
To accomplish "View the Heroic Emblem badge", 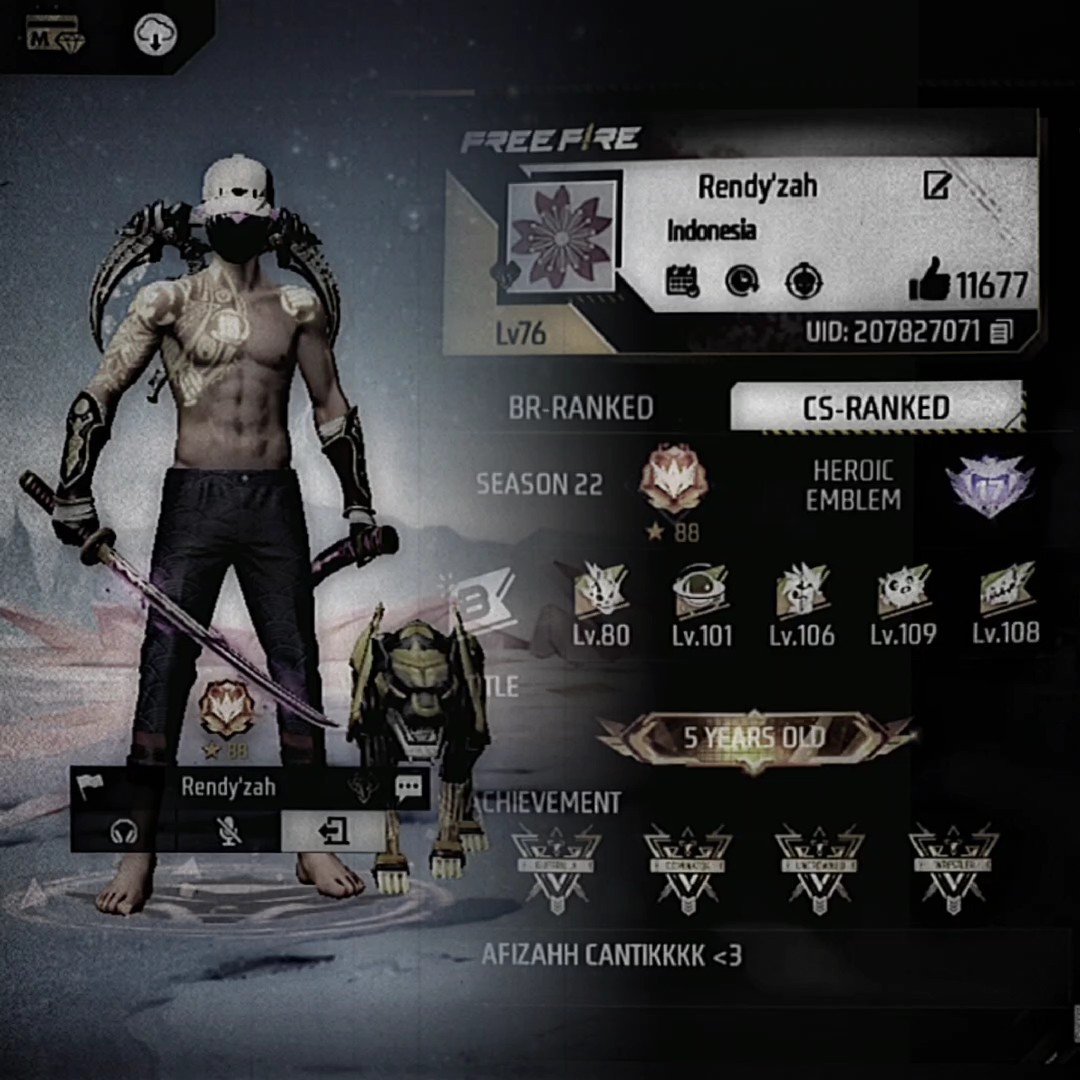I will pyautogui.click(x=988, y=486).
